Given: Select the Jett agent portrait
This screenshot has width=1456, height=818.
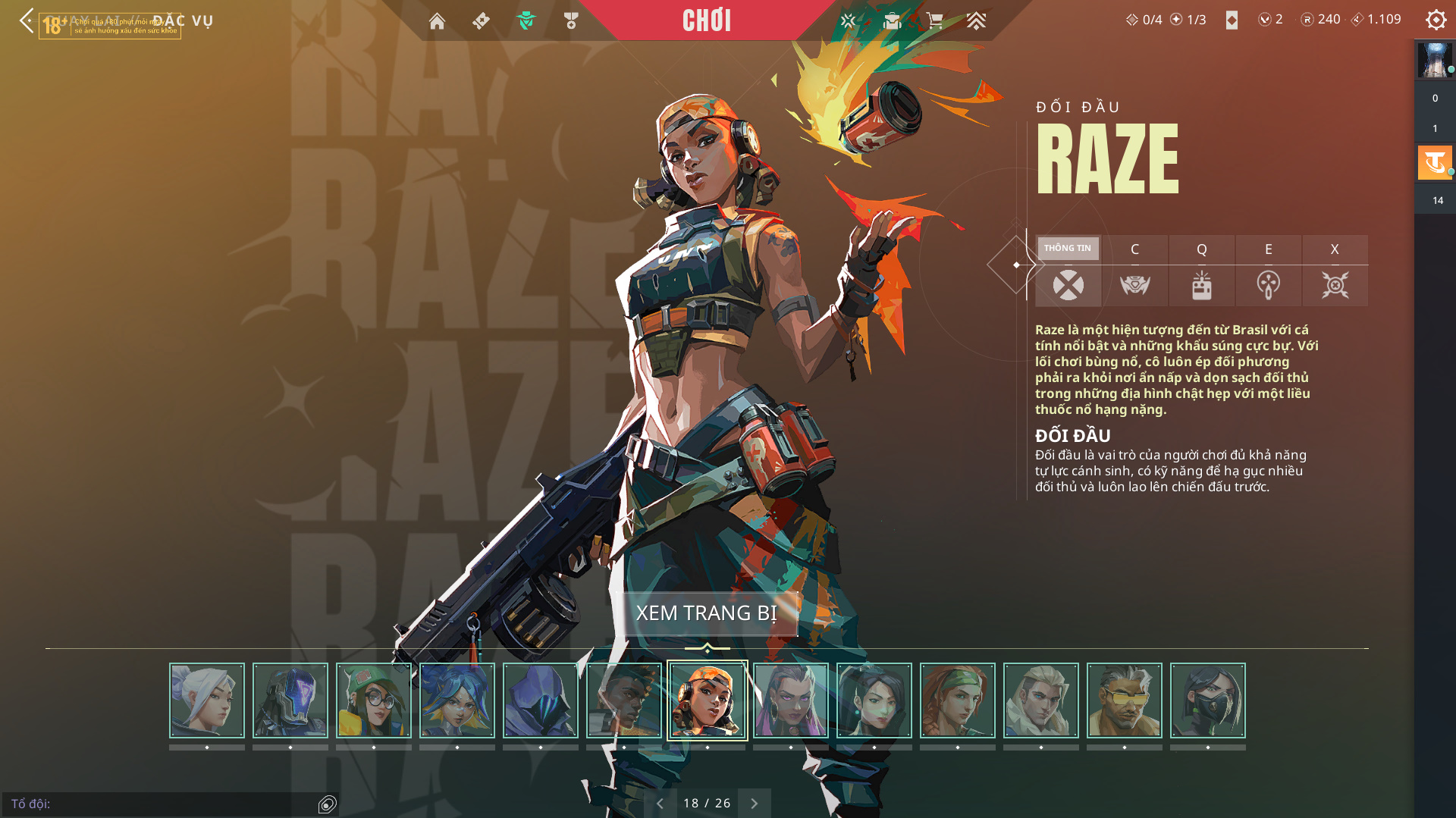Looking at the screenshot, I should 207,700.
